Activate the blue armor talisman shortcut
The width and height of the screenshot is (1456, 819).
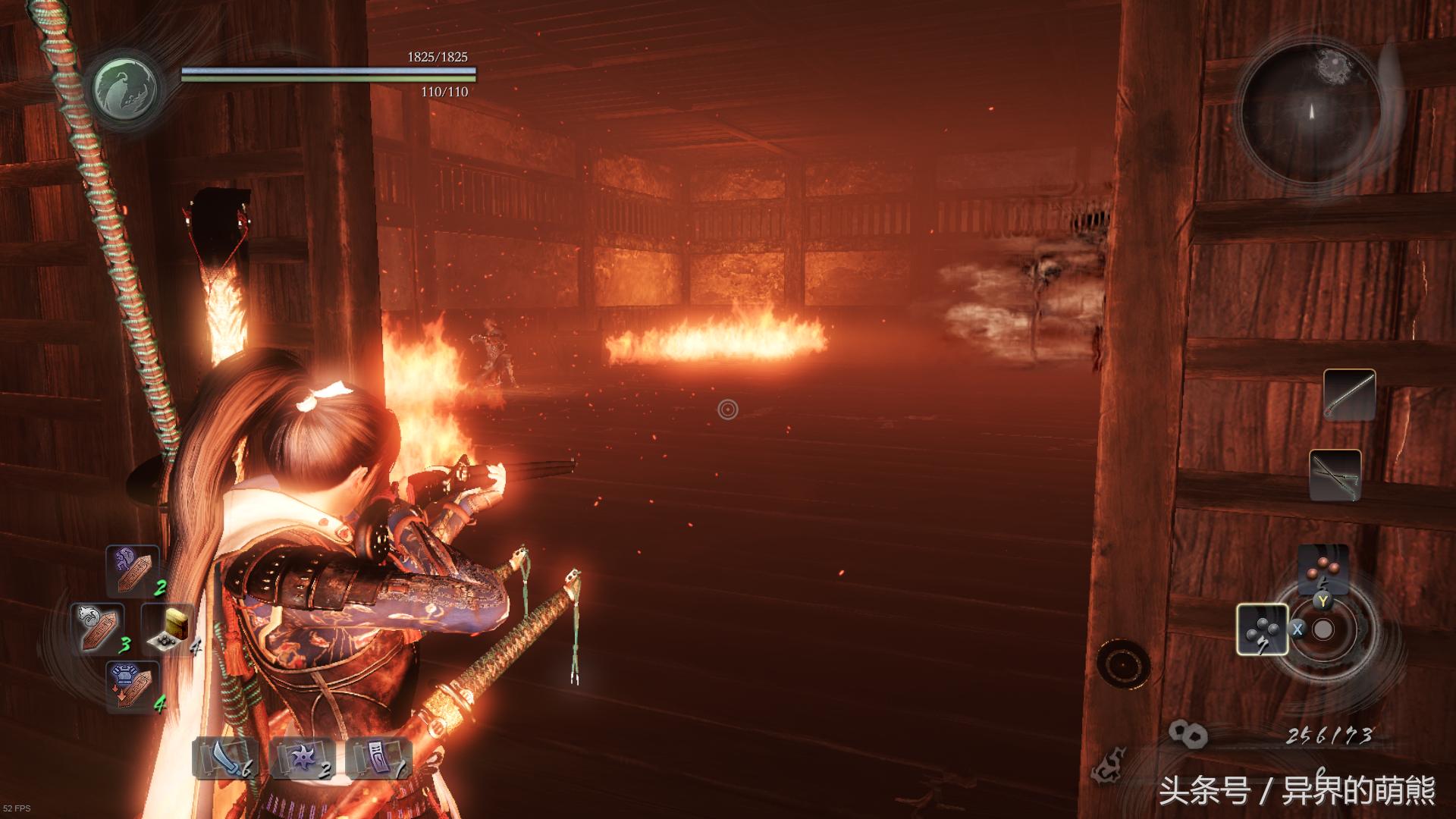click(132, 686)
